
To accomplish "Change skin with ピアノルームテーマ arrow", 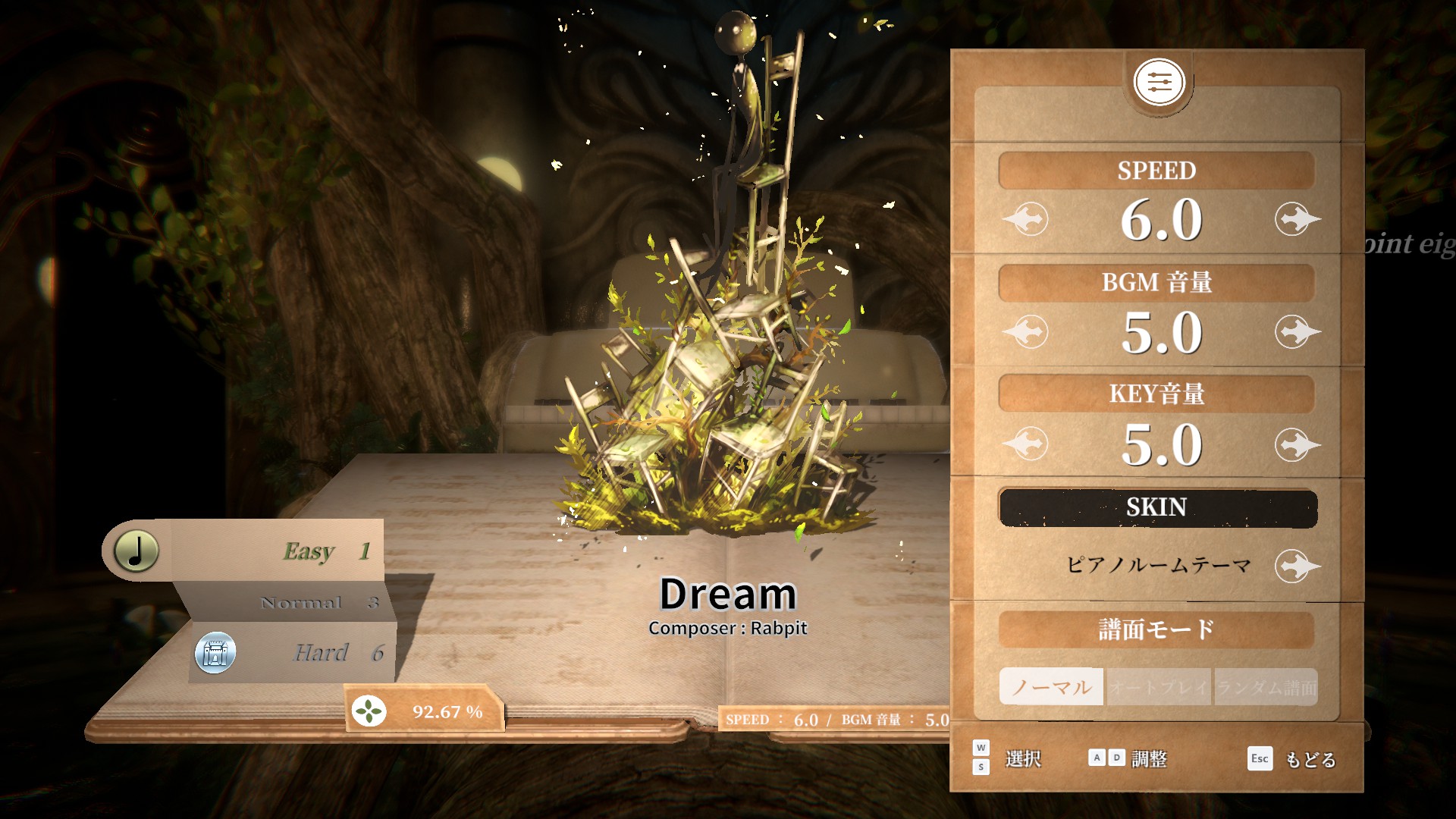I will coord(1297,566).
